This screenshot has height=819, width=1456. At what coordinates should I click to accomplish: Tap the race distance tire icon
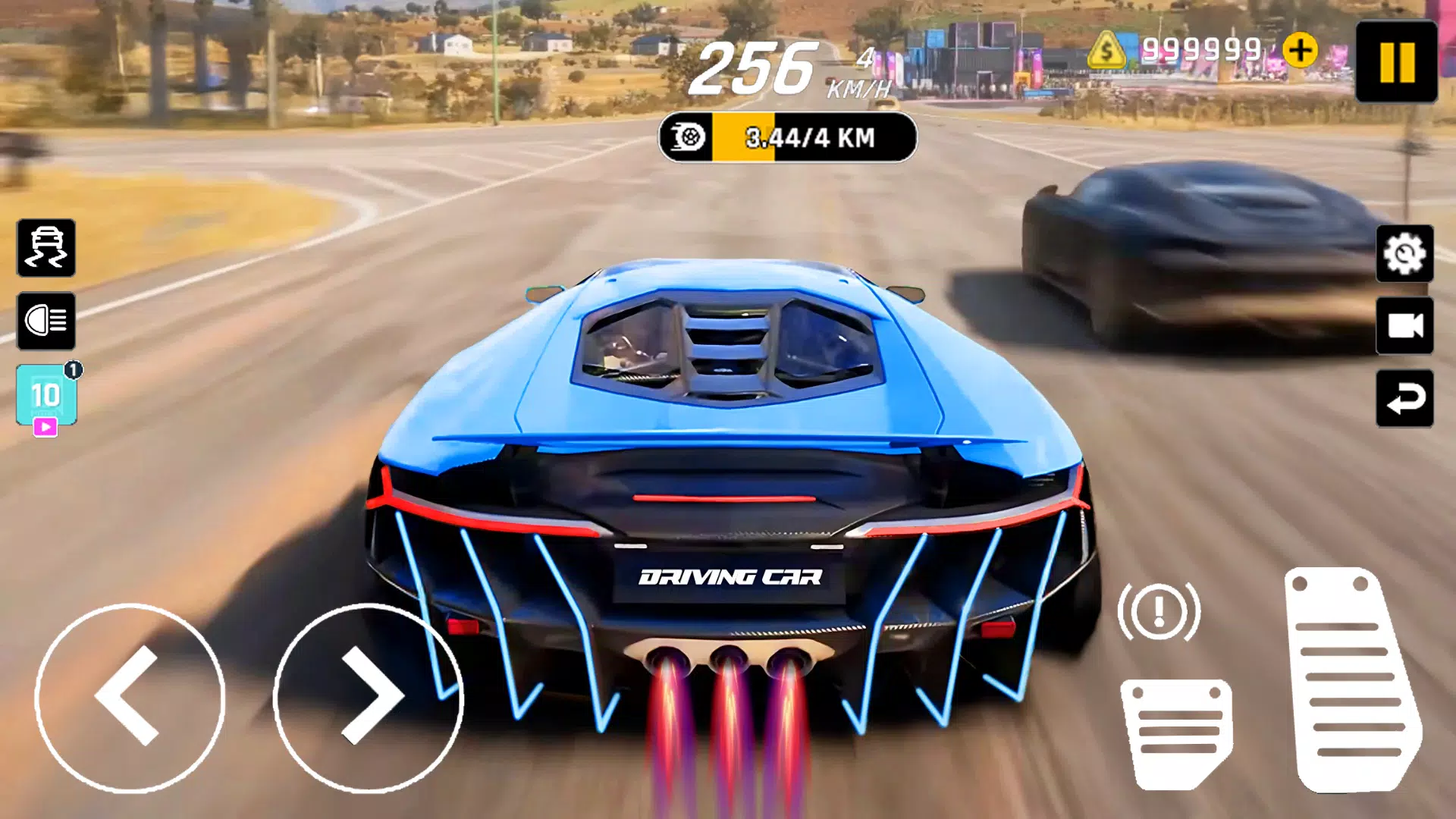pyautogui.click(x=686, y=138)
